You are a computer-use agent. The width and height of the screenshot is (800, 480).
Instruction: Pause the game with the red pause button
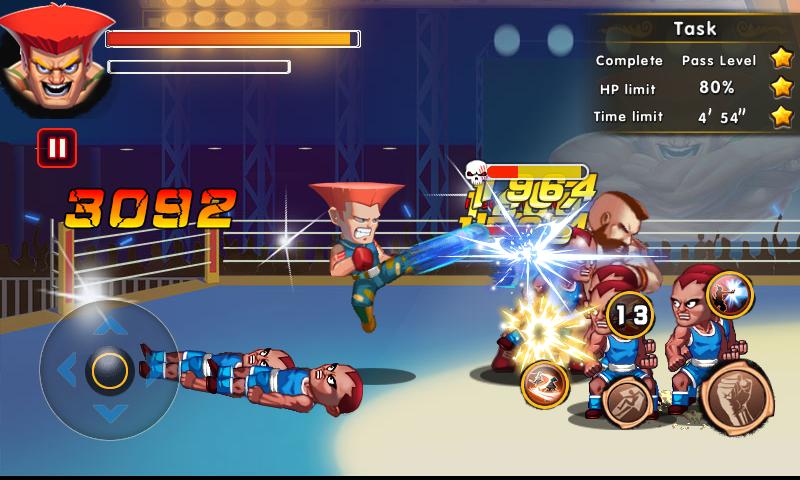coord(57,148)
